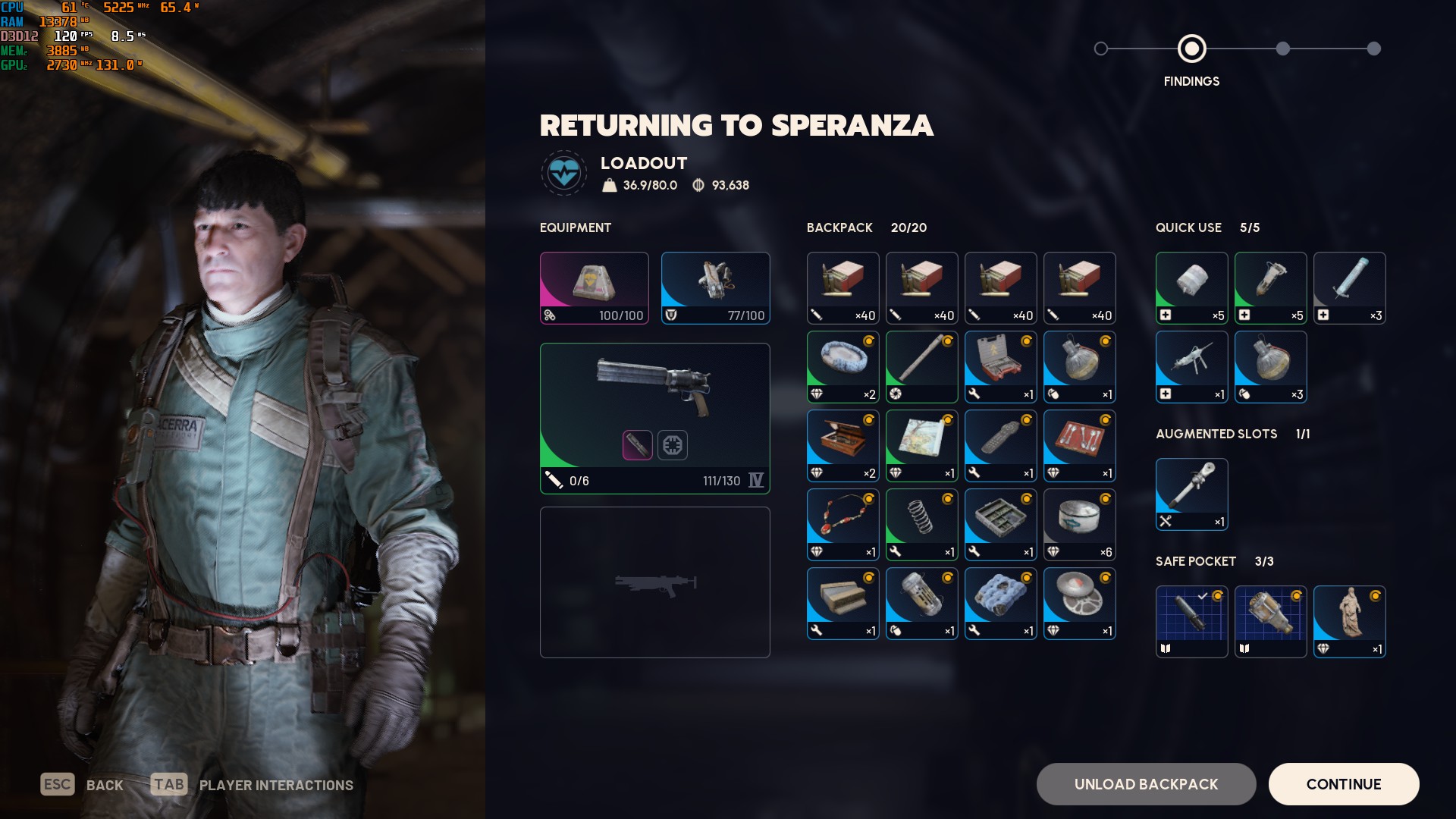Image resolution: width=1456 pixels, height=819 pixels.
Task: Select the red toolbox item
Action: (x=1000, y=366)
